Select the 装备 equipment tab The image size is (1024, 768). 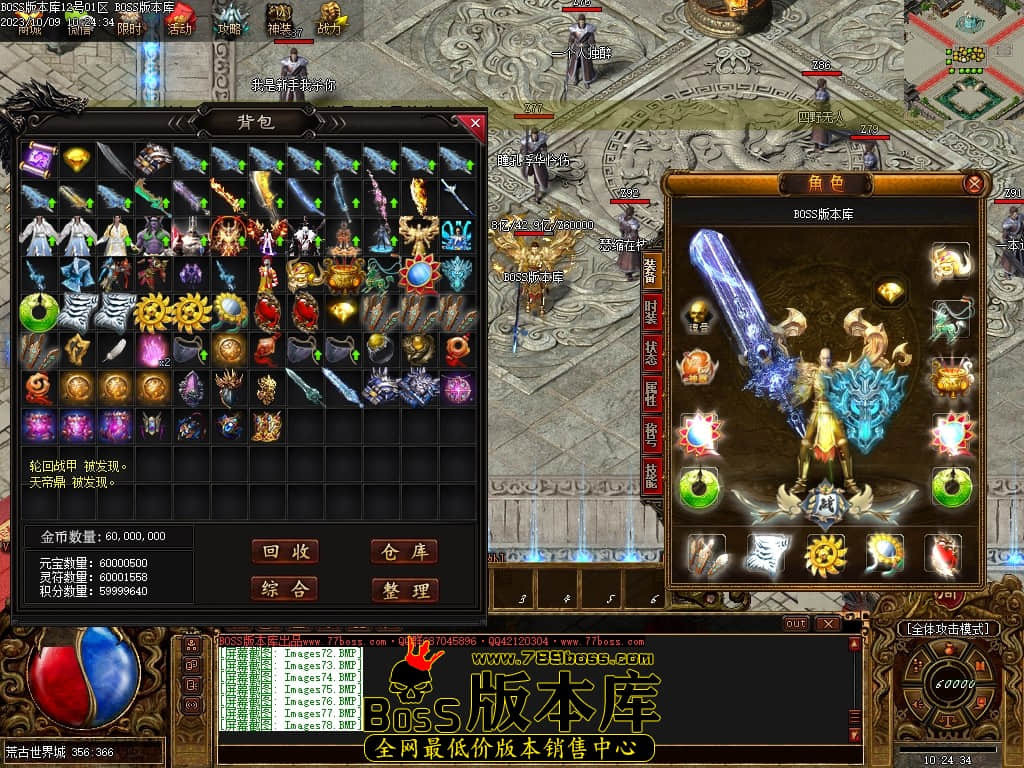pos(651,270)
